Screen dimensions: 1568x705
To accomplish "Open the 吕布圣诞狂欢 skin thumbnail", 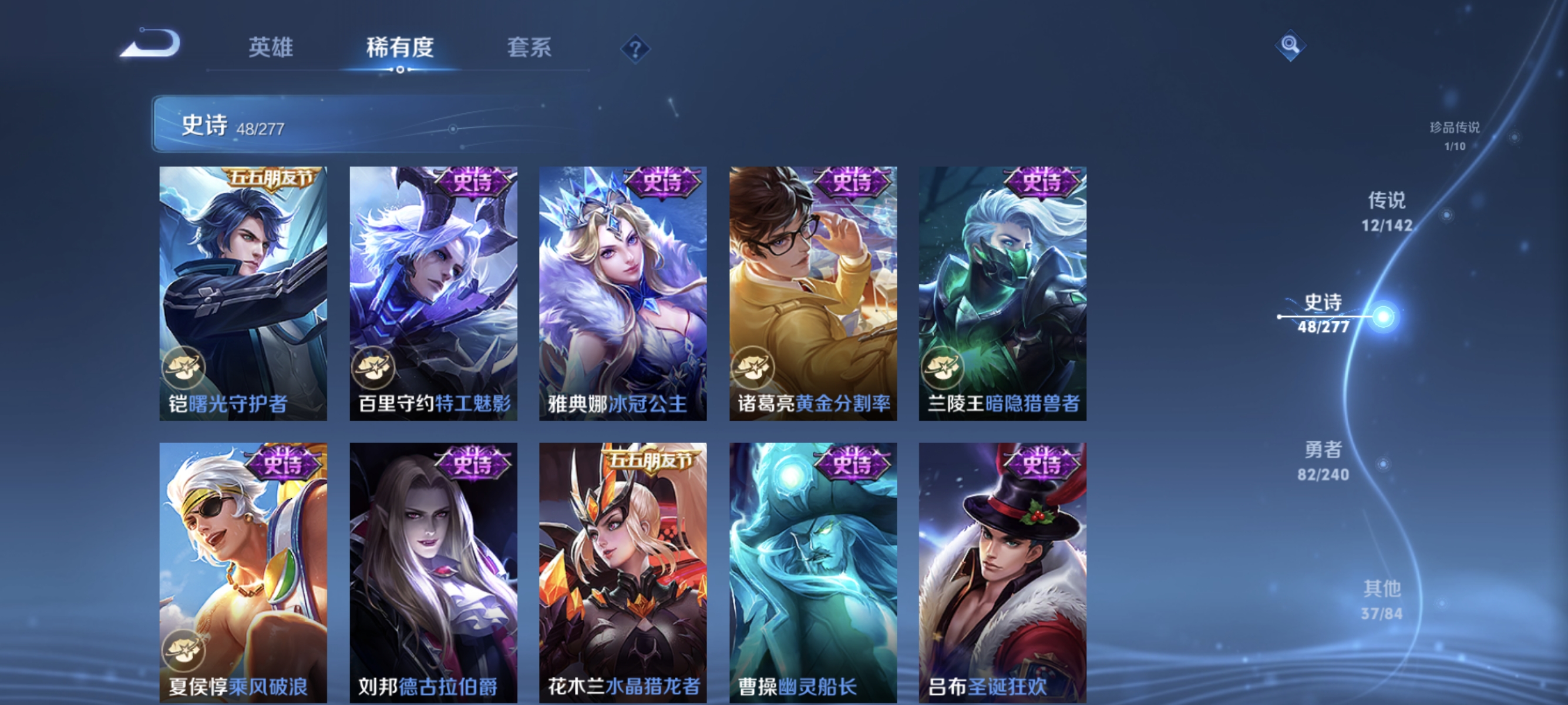I will click(1003, 572).
